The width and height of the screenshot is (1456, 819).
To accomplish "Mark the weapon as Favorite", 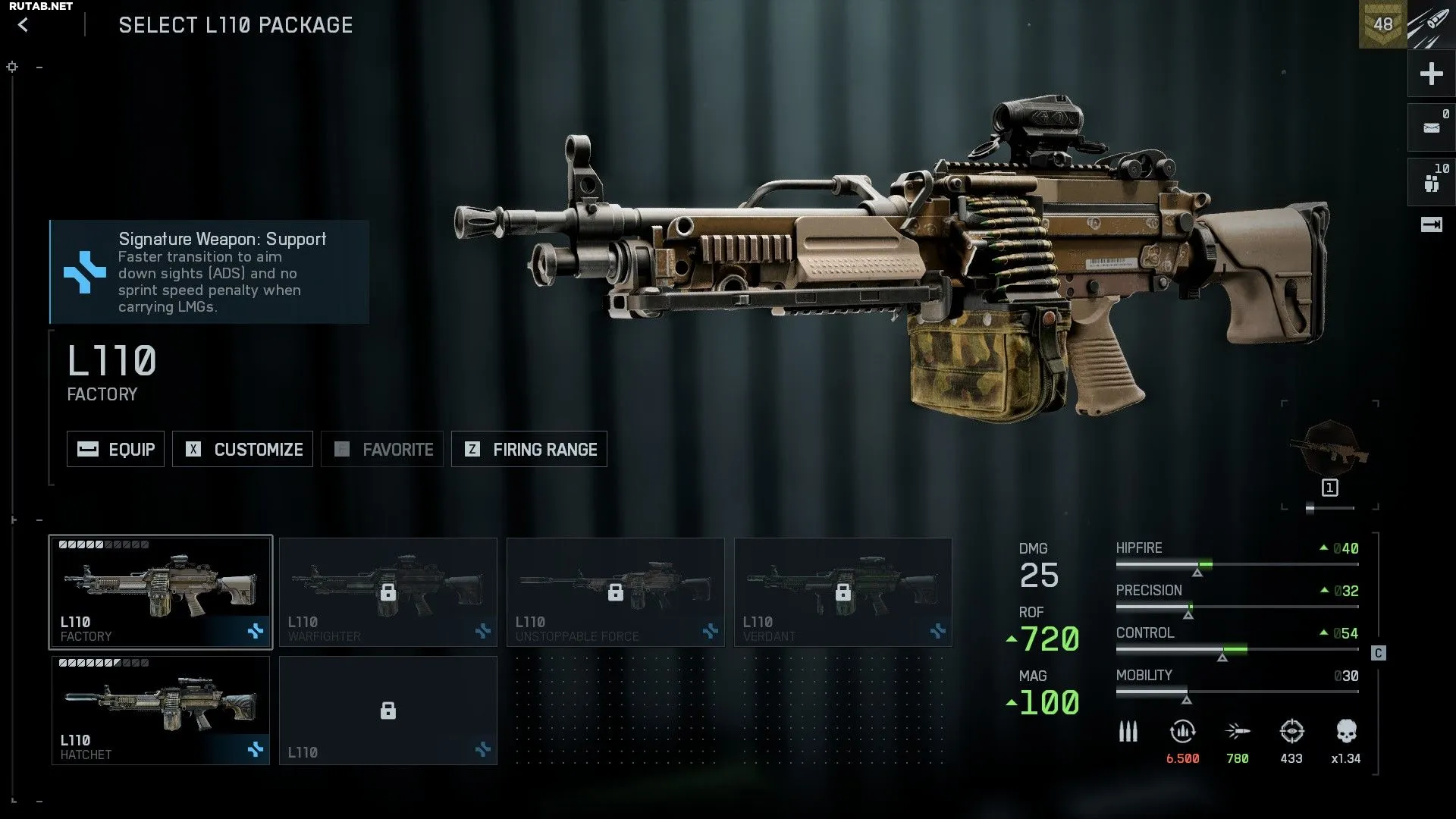I will click(382, 449).
